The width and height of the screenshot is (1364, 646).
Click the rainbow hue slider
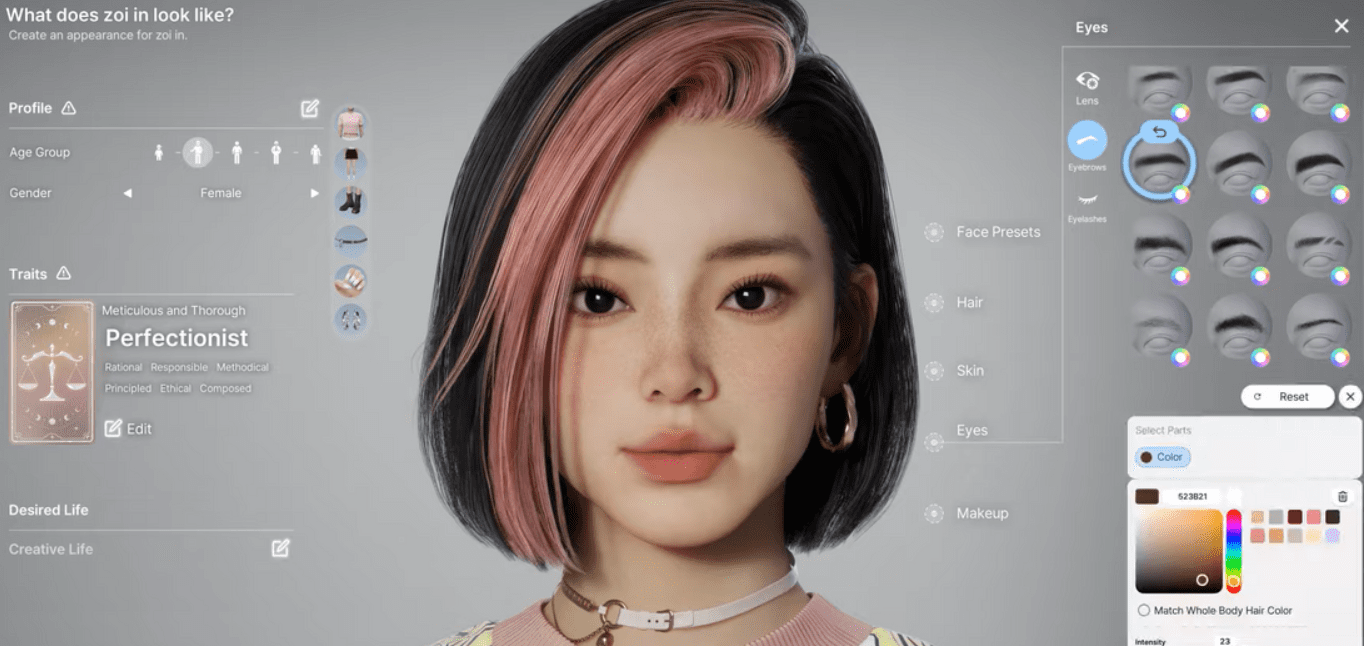[x=1233, y=549]
